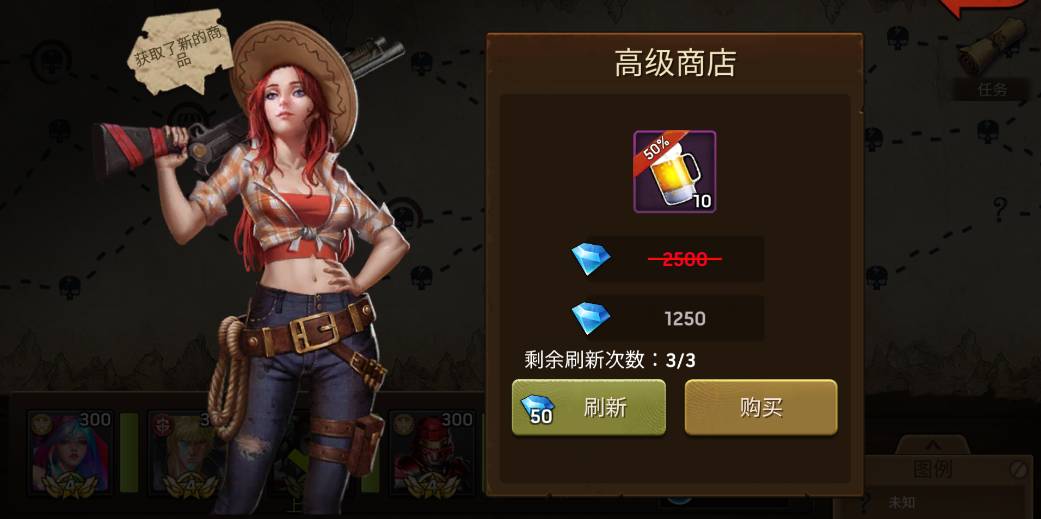The image size is (1041, 519).
Task: Buy the item with the 购买 button
Action: click(x=760, y=408)
